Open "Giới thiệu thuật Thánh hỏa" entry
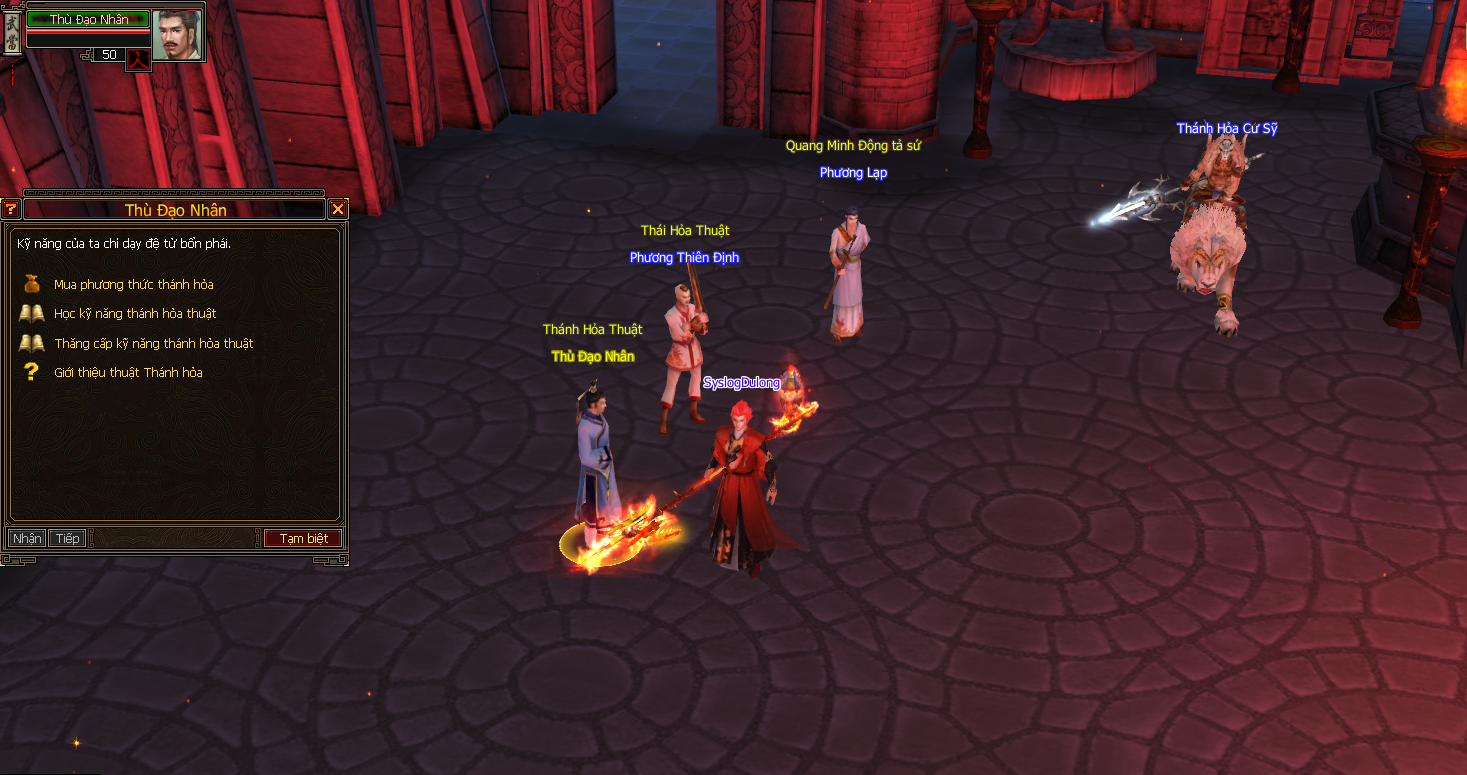1467x775 pixels. click(128, 373)
